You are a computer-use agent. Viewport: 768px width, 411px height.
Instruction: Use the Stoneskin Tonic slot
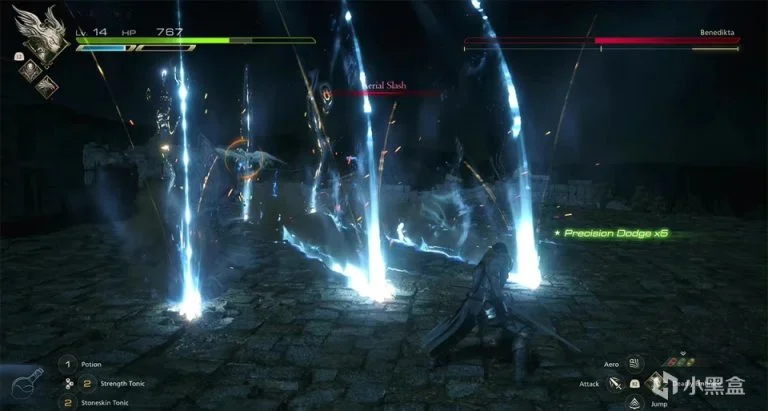[x=68, y=402]
